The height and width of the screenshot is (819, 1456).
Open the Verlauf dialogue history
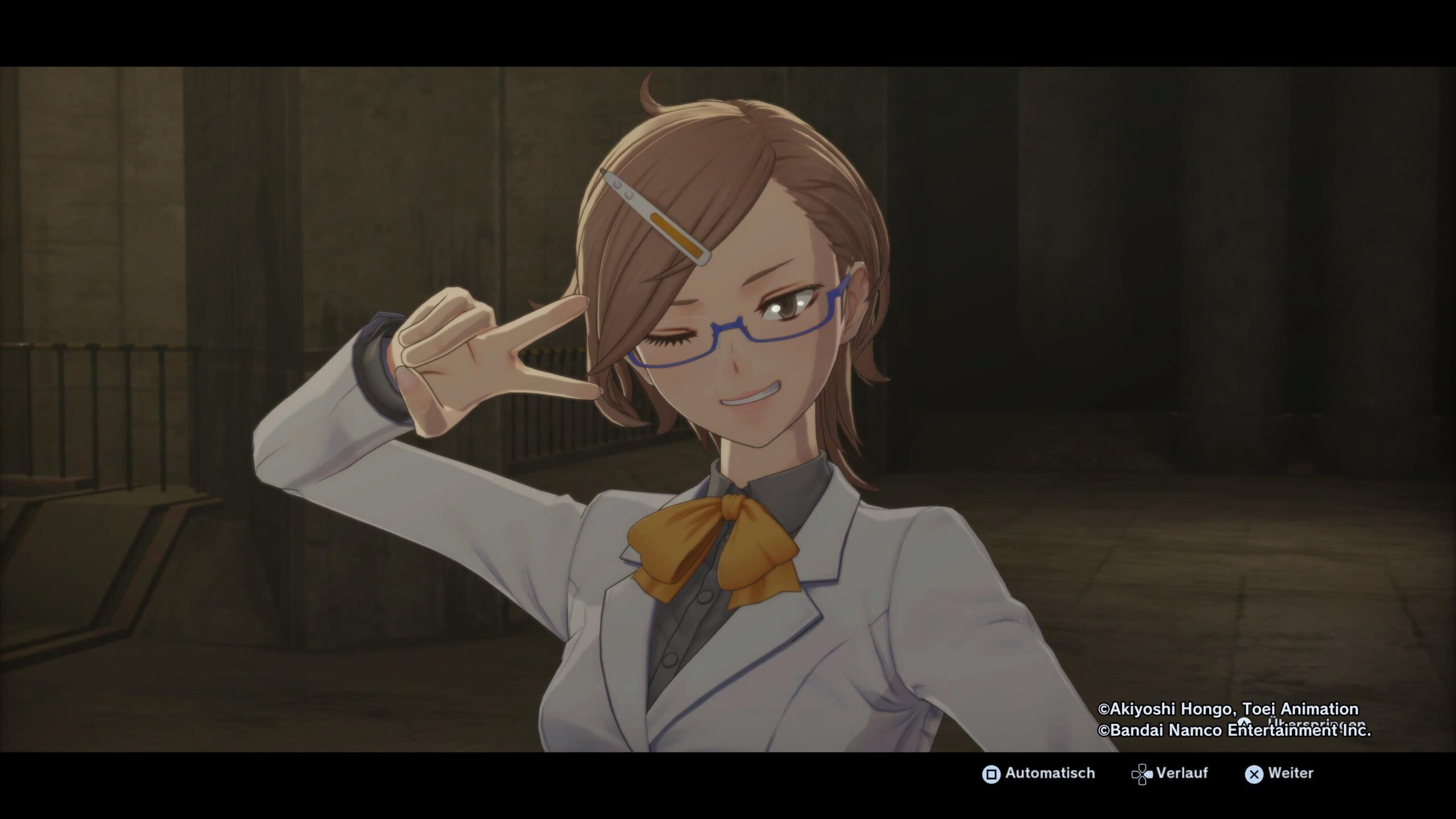tap(1170, 773)
